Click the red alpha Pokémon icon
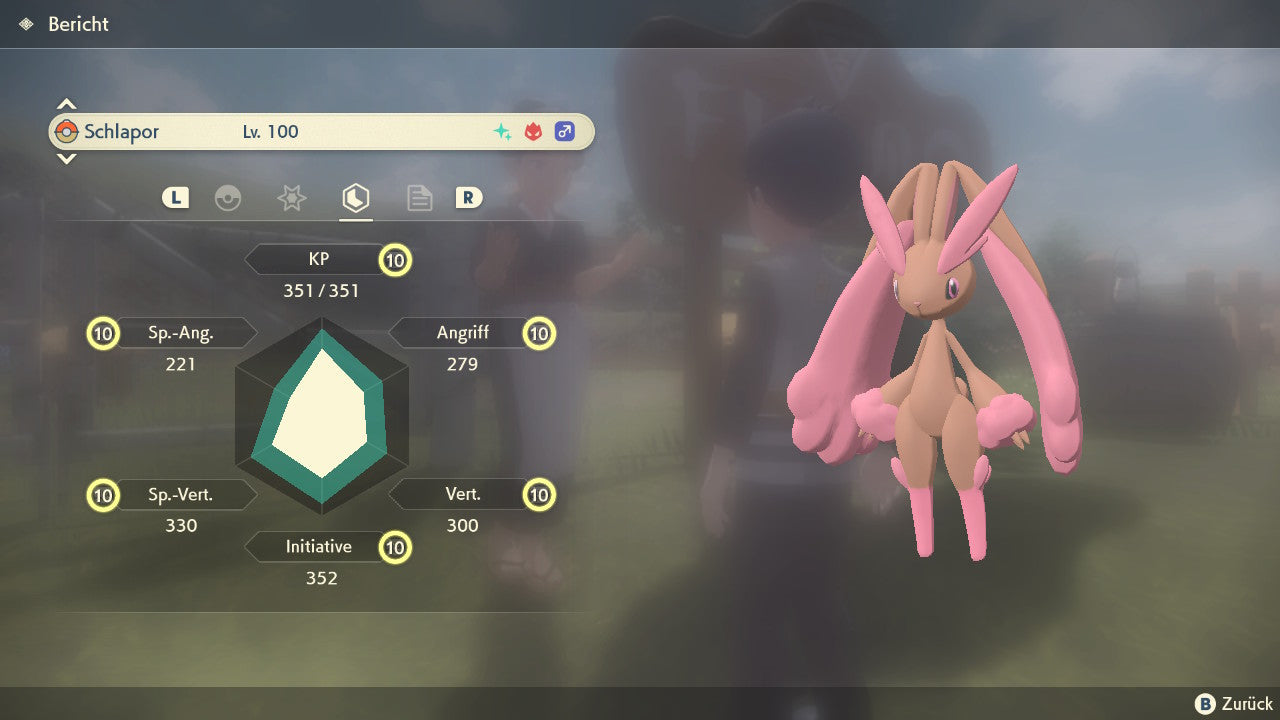 (533, 132)
